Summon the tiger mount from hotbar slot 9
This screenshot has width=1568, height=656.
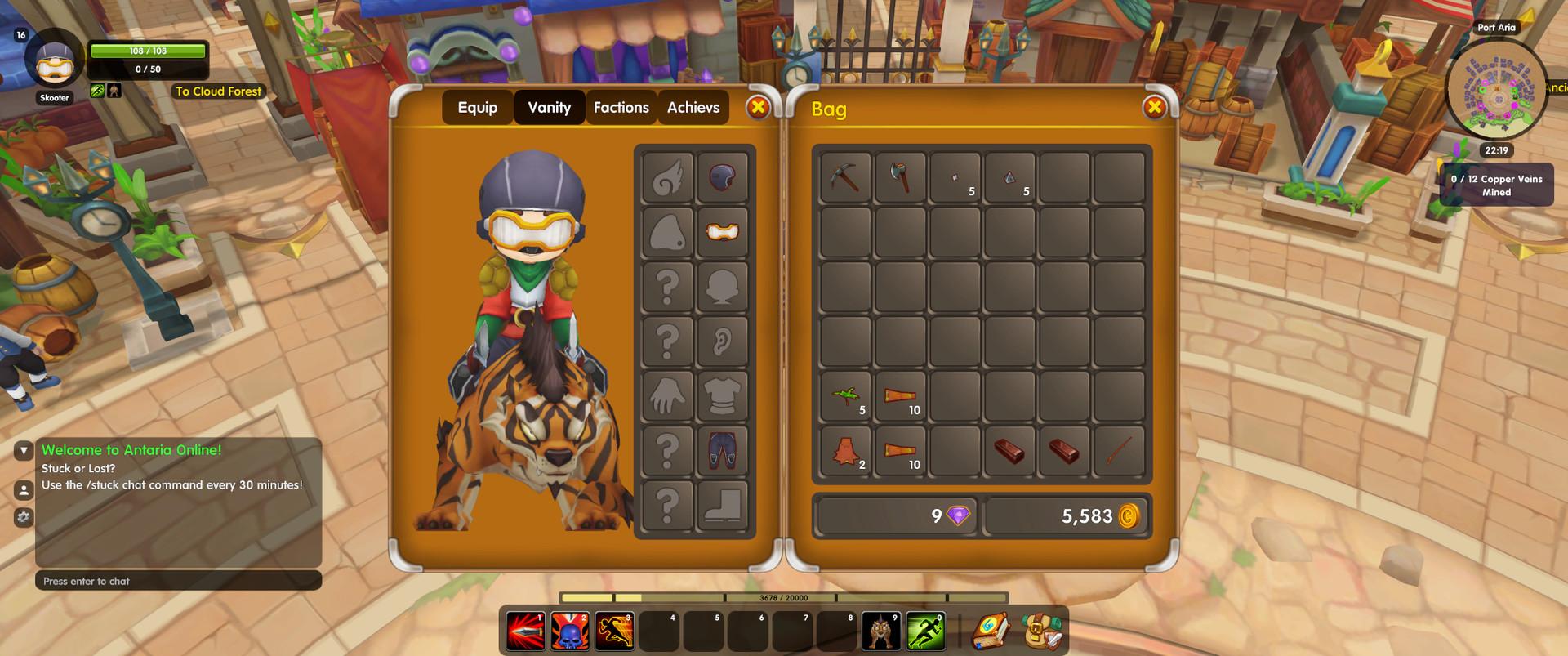coord(880,630)
